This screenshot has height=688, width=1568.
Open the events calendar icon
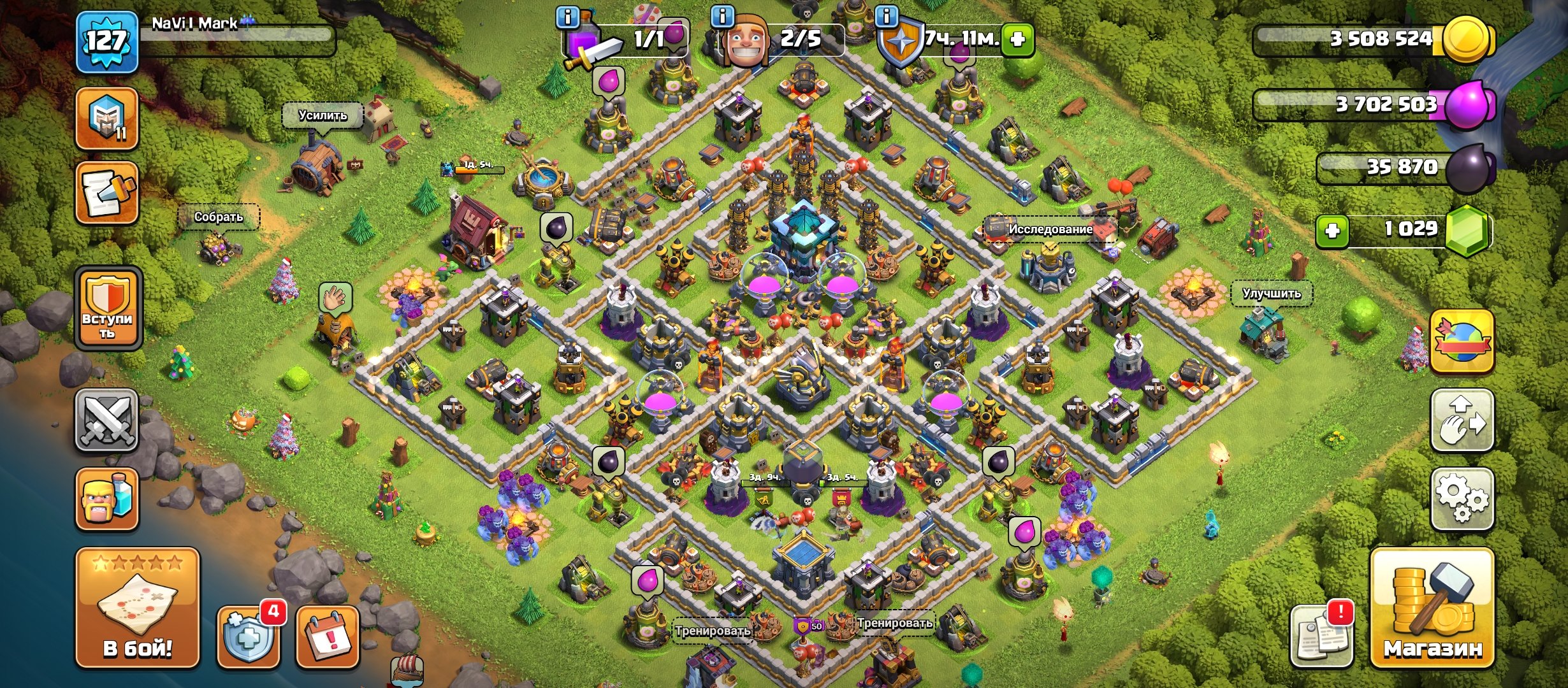pyautogui.click(x=328, y=637)
